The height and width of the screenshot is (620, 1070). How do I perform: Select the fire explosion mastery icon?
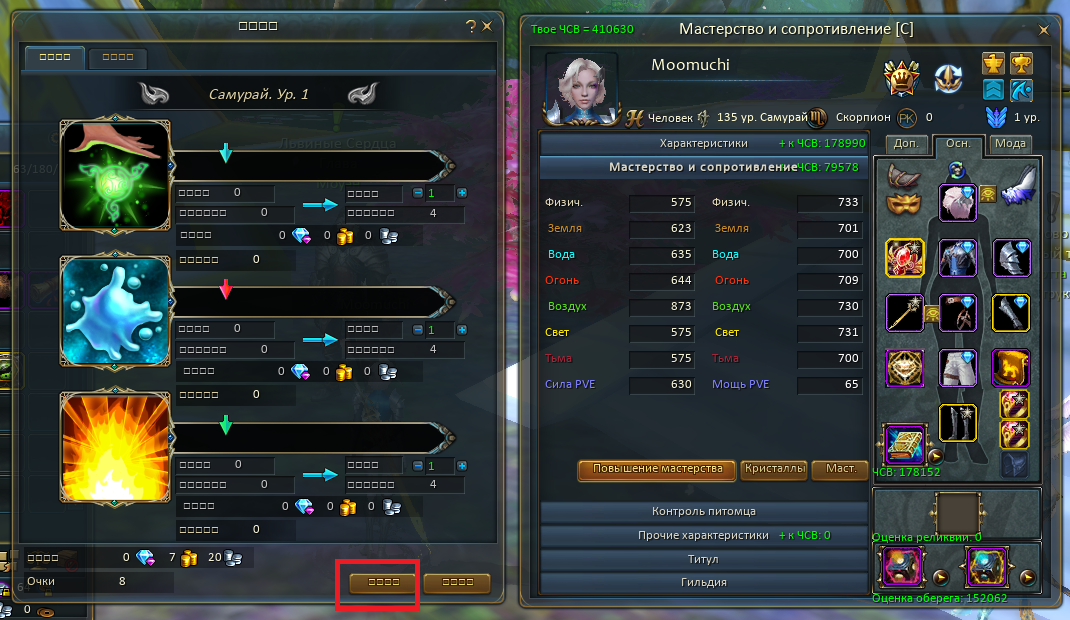pos(115,446)
